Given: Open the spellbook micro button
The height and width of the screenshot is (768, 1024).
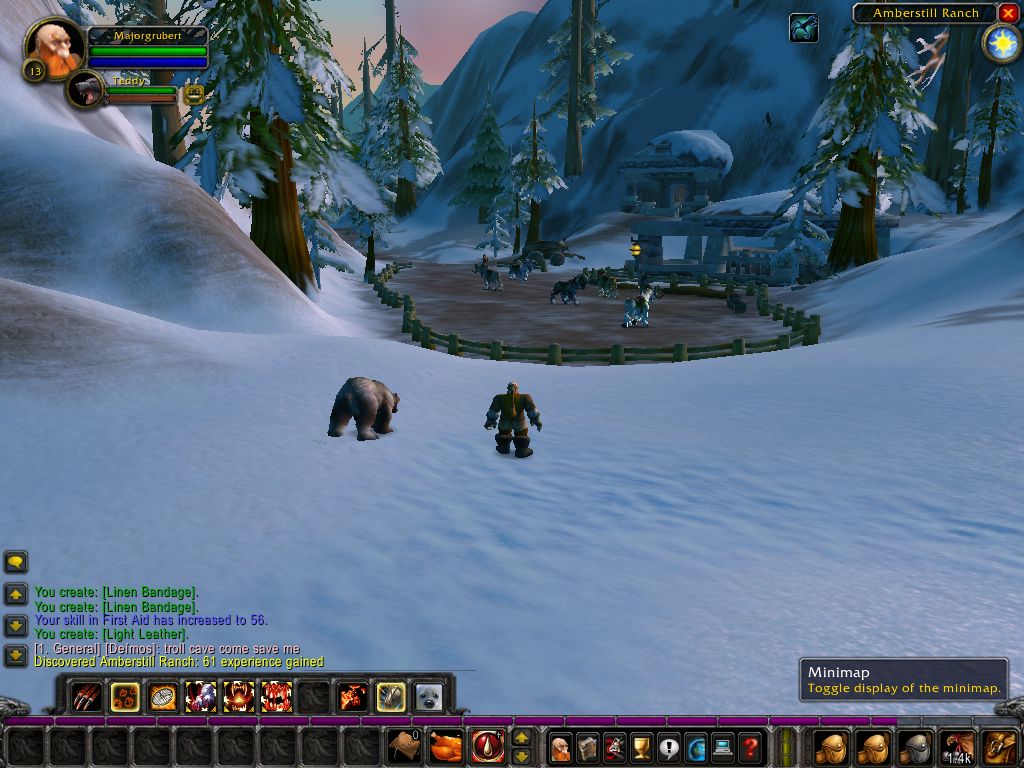Looking at the screenshot, I should (588, 747).
